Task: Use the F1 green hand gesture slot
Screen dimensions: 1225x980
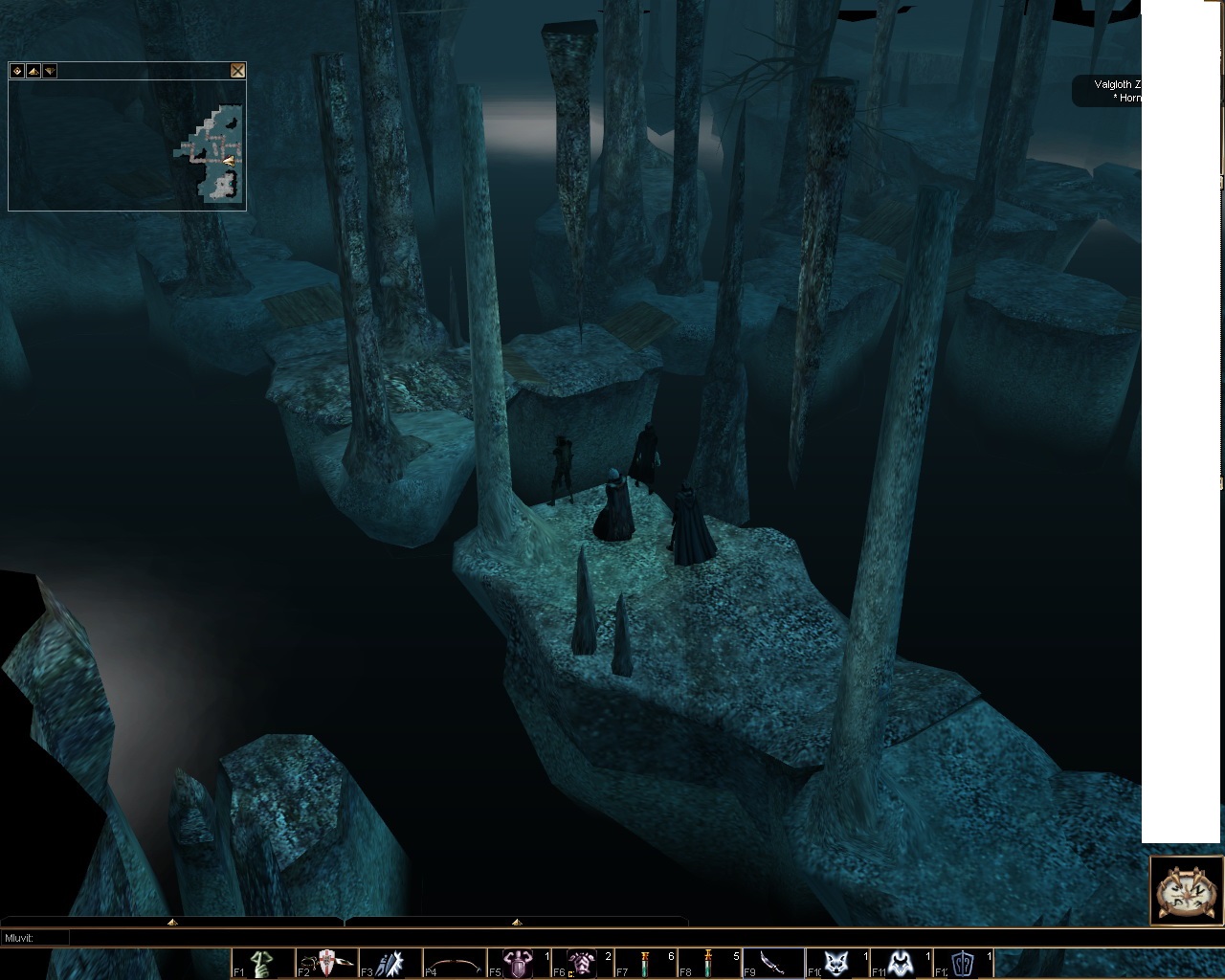Action: [x=263, y=964]
